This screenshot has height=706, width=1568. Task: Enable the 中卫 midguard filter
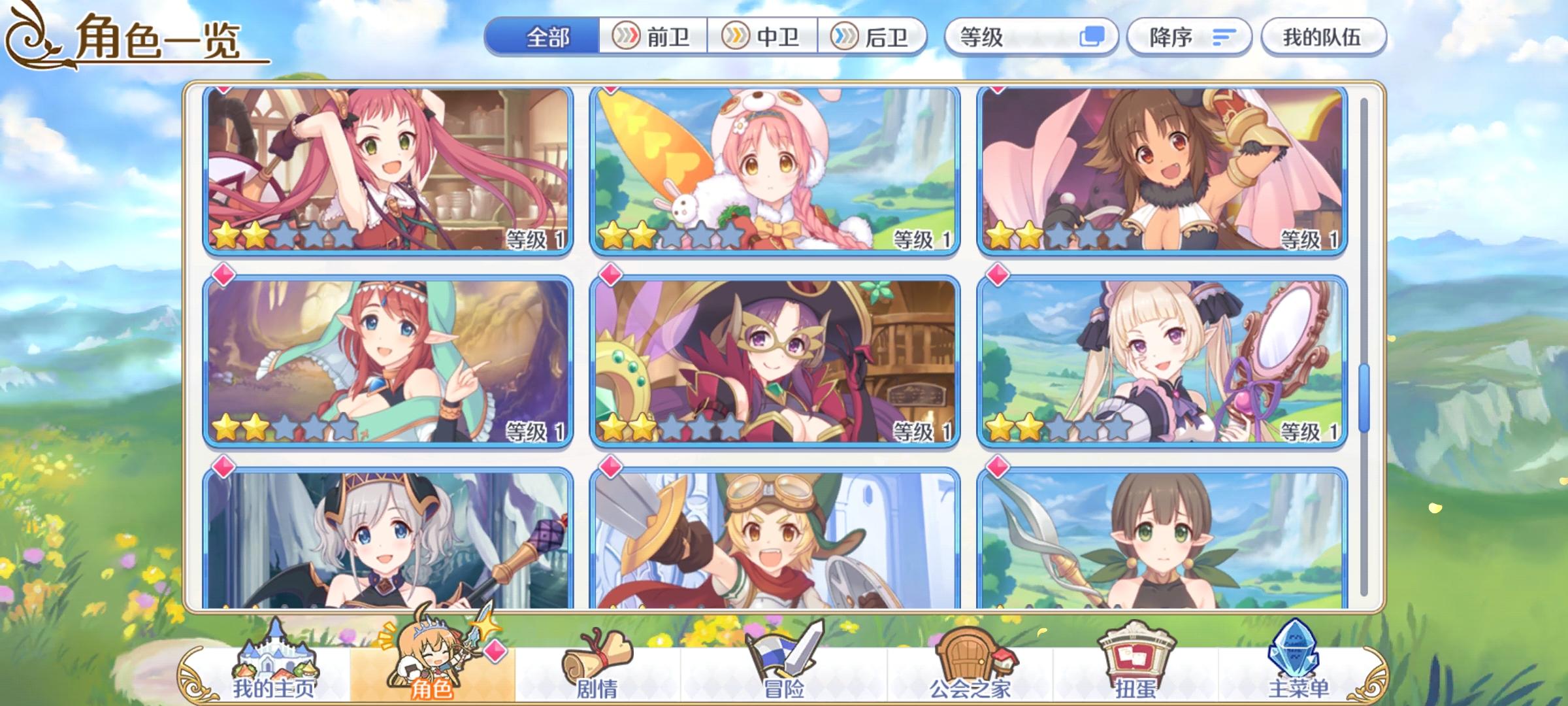tap(764, 37)
